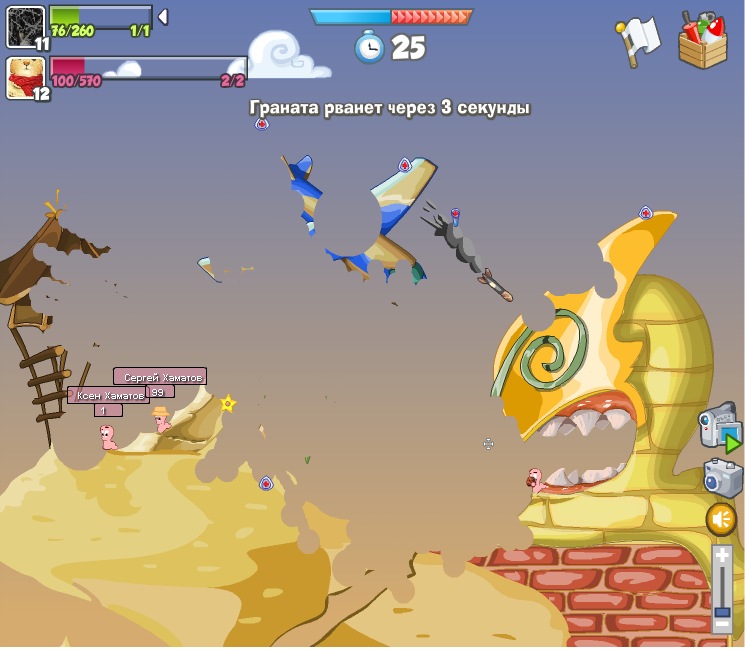
Task: Take a screenshot with the camera icon
Action: click(722, 477)
